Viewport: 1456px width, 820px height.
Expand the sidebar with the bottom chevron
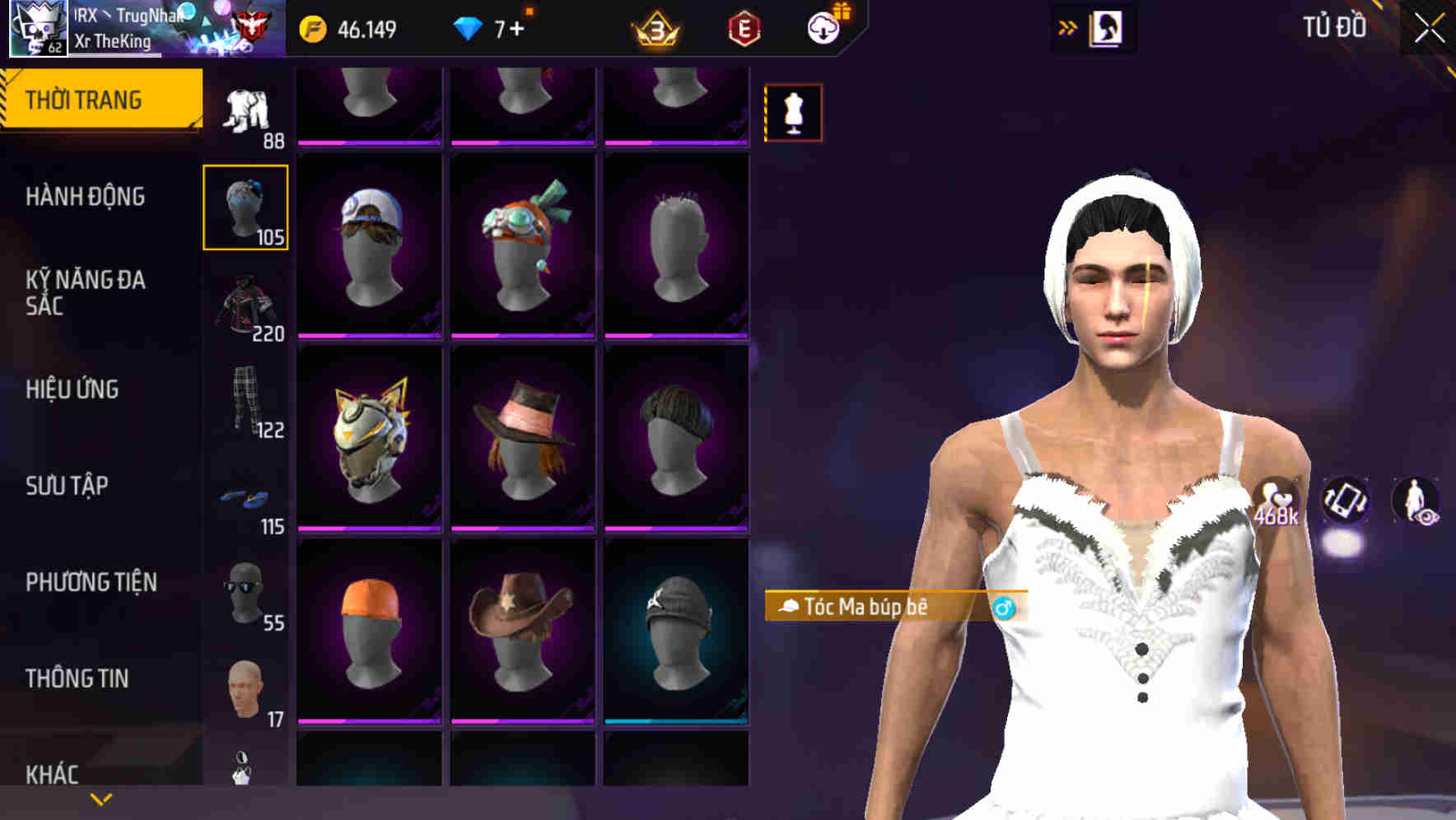(99, 798)
